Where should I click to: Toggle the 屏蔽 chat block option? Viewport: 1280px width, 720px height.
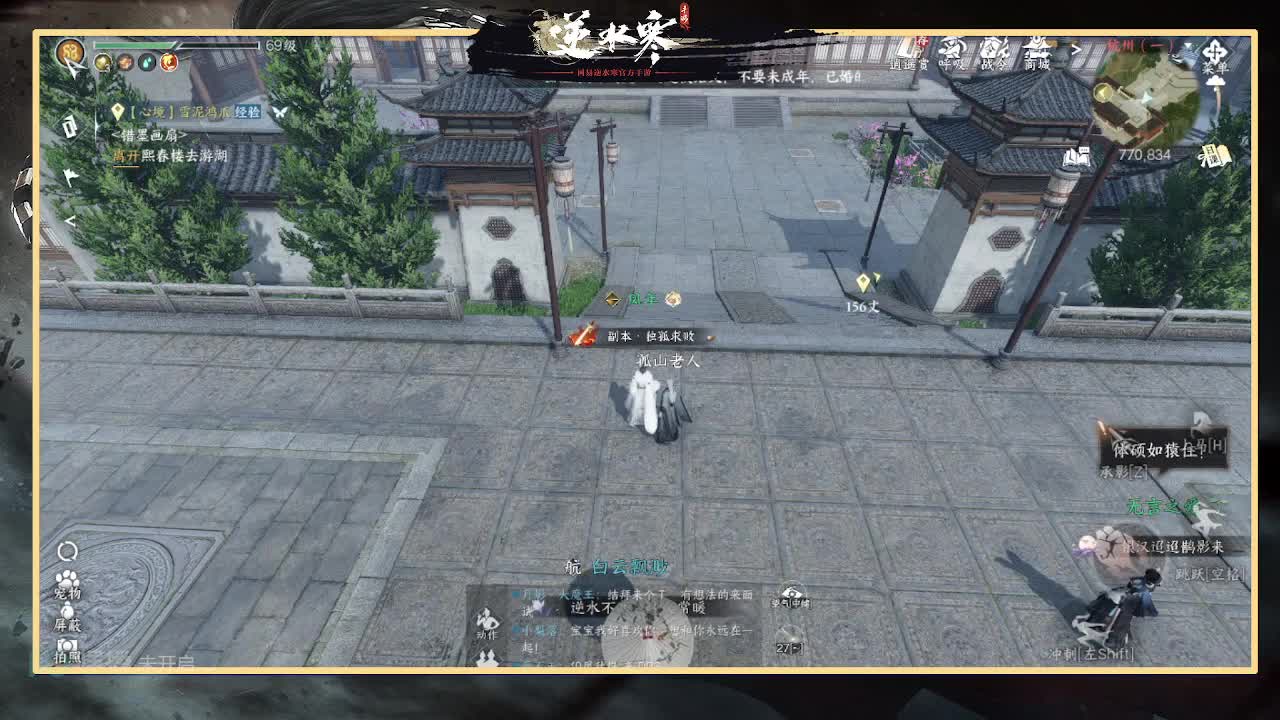click(67, 611)
